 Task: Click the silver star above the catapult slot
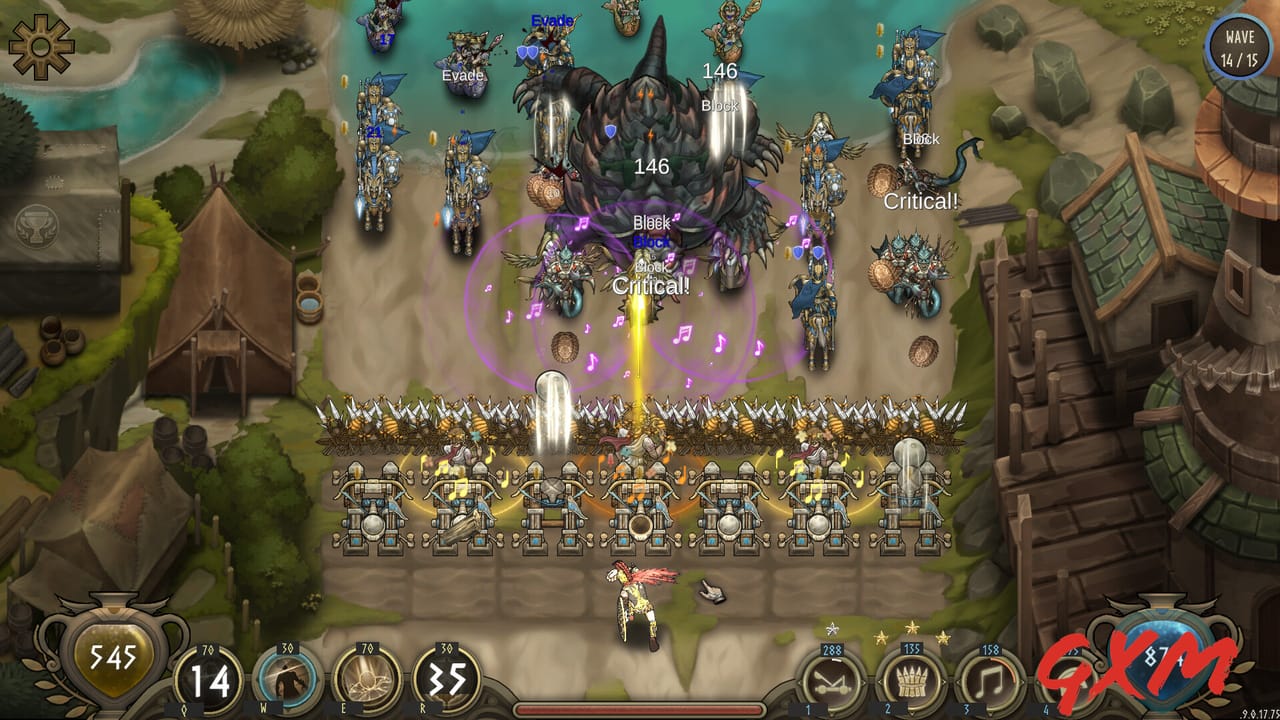click(833, 628)
